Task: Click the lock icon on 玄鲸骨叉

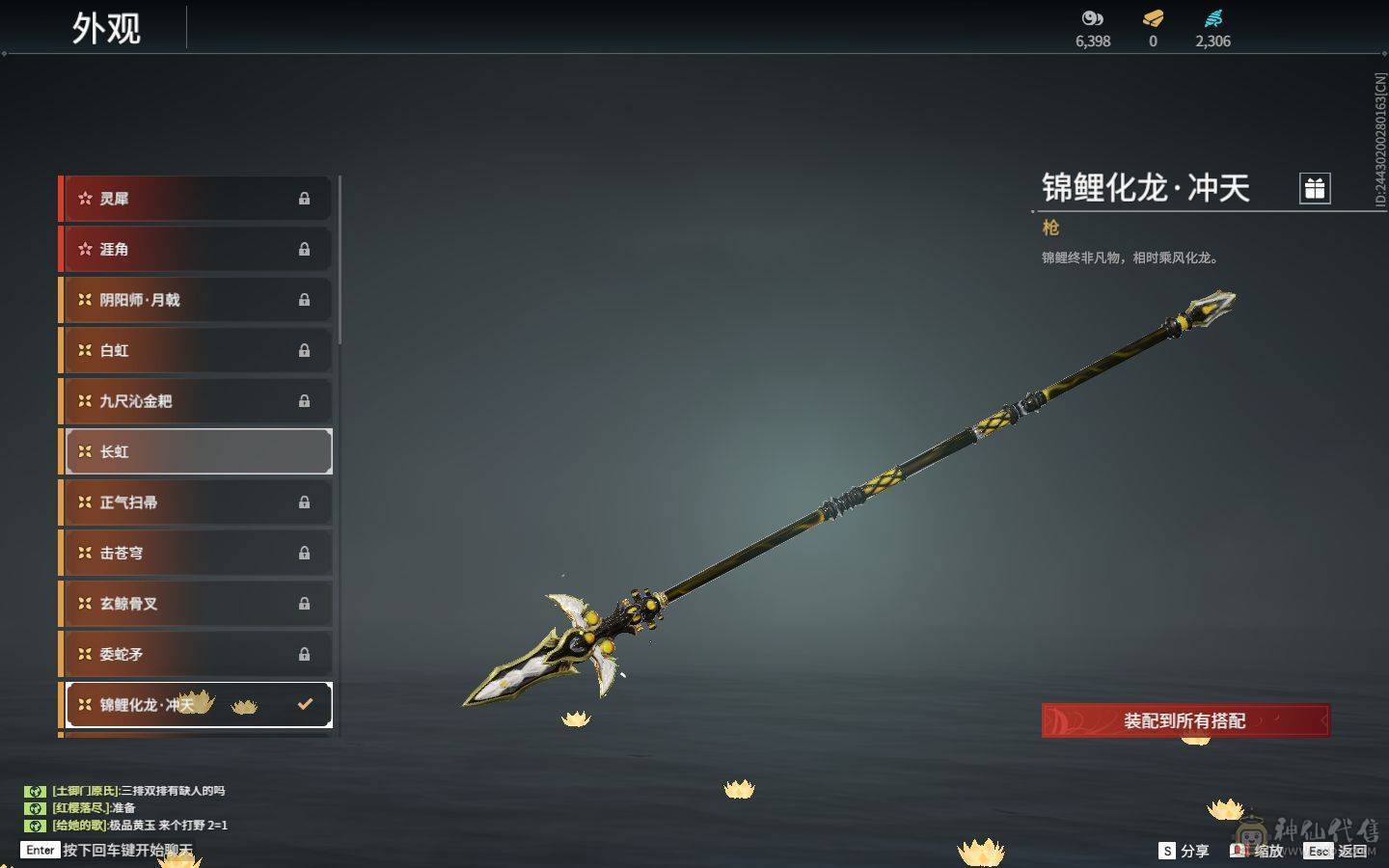Action: (305, 603)
